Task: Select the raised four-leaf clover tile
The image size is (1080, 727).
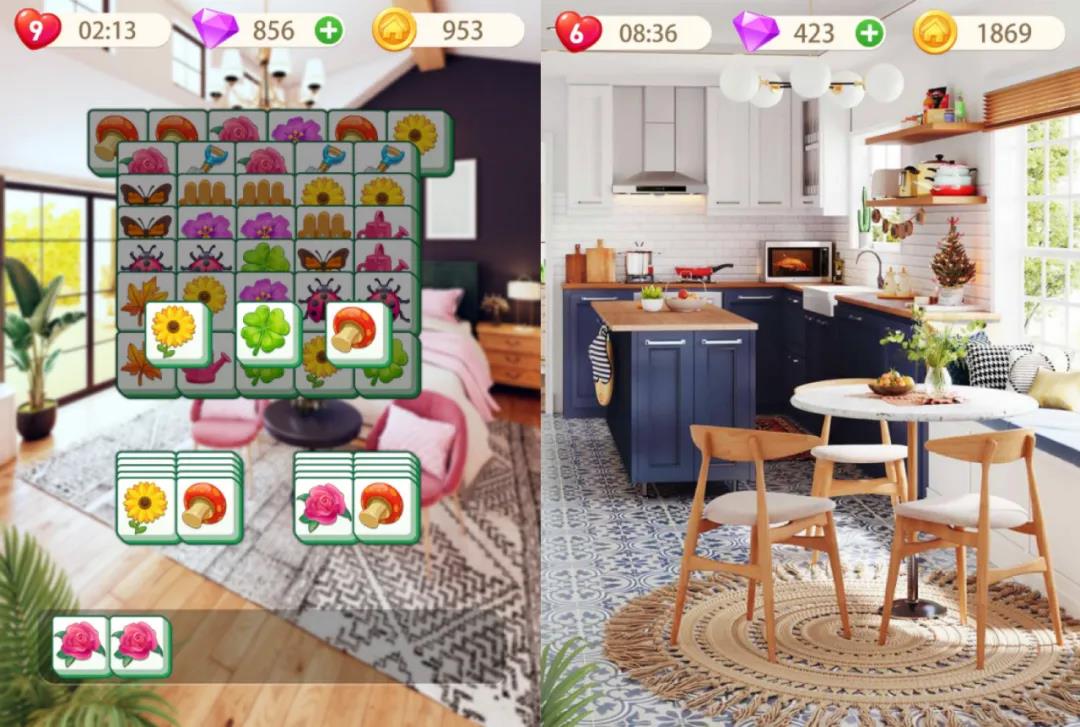Action: tap(267, 334)
